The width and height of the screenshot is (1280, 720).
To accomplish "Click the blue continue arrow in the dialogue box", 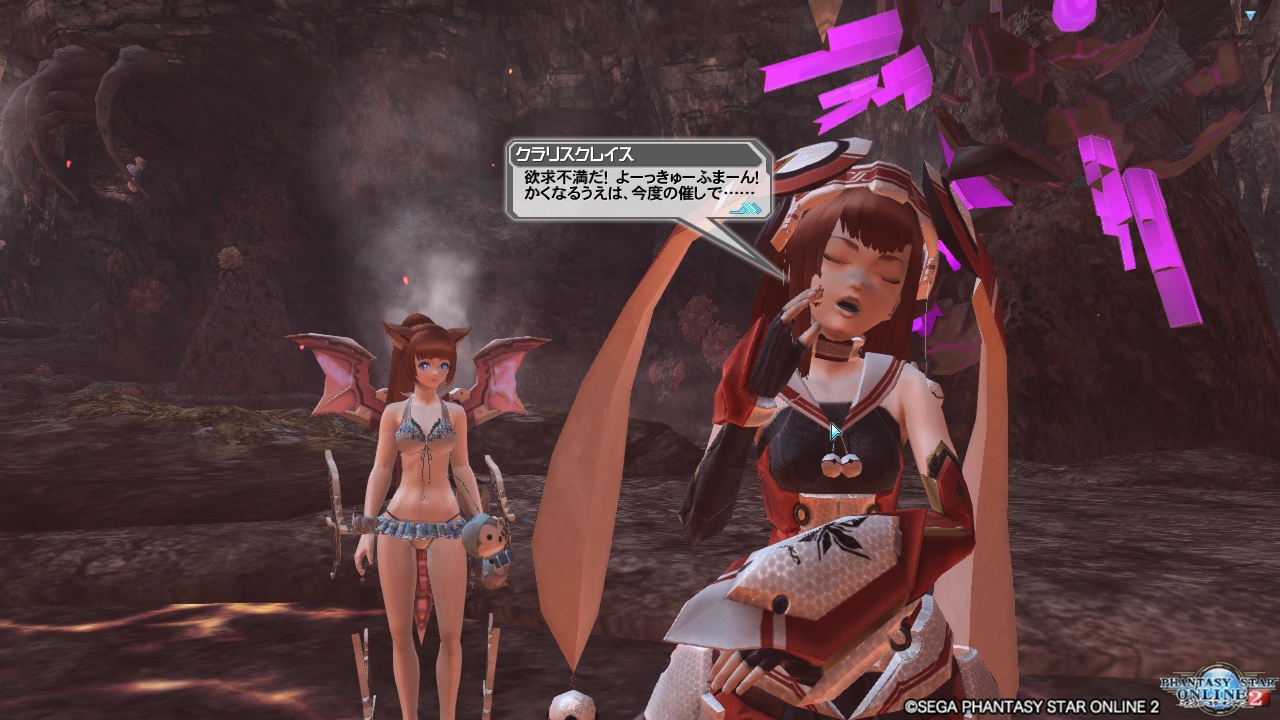I will click(x=746, y=210).
